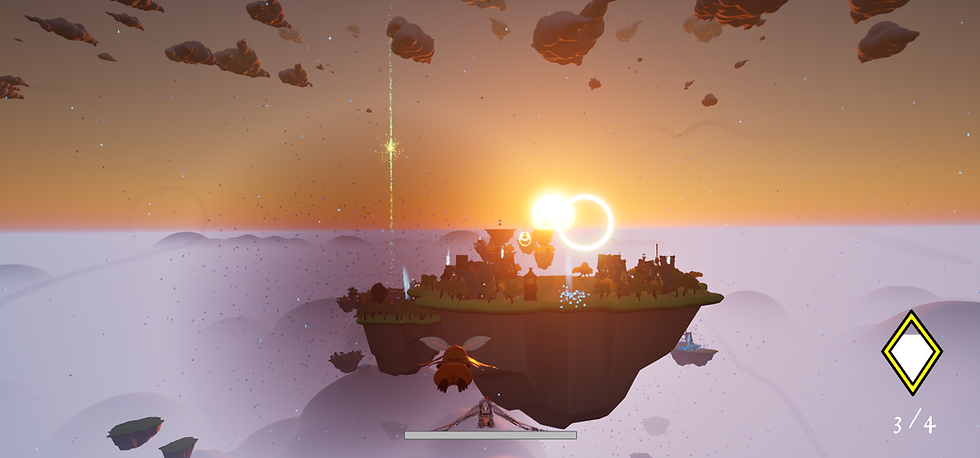Viewport: 980px width, 458px height.
Task: Click the yellow diamond collectible icon
Action: pyautogui.click(x=911, y=352)
